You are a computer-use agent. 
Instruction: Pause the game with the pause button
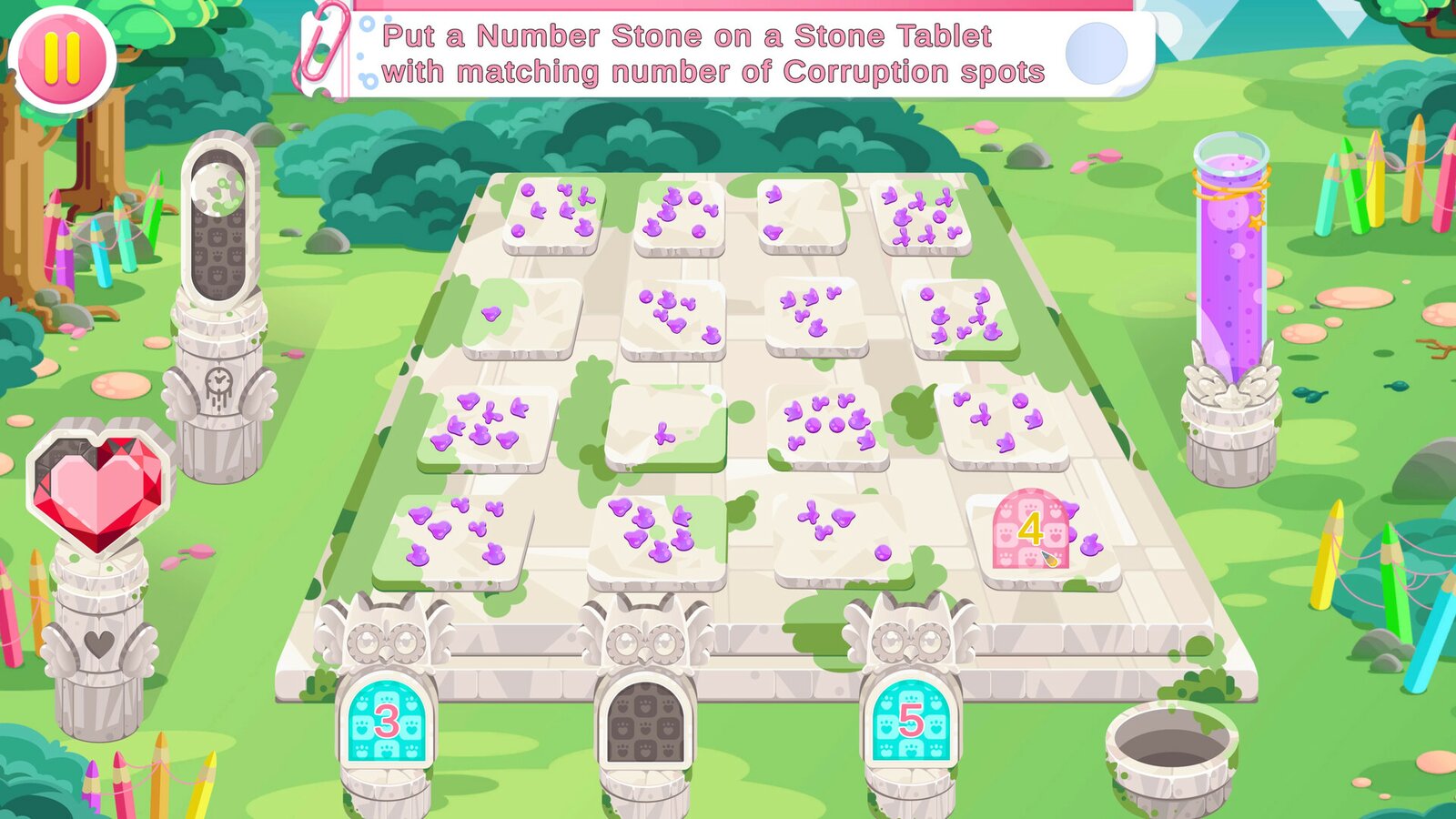click(62, 56)
